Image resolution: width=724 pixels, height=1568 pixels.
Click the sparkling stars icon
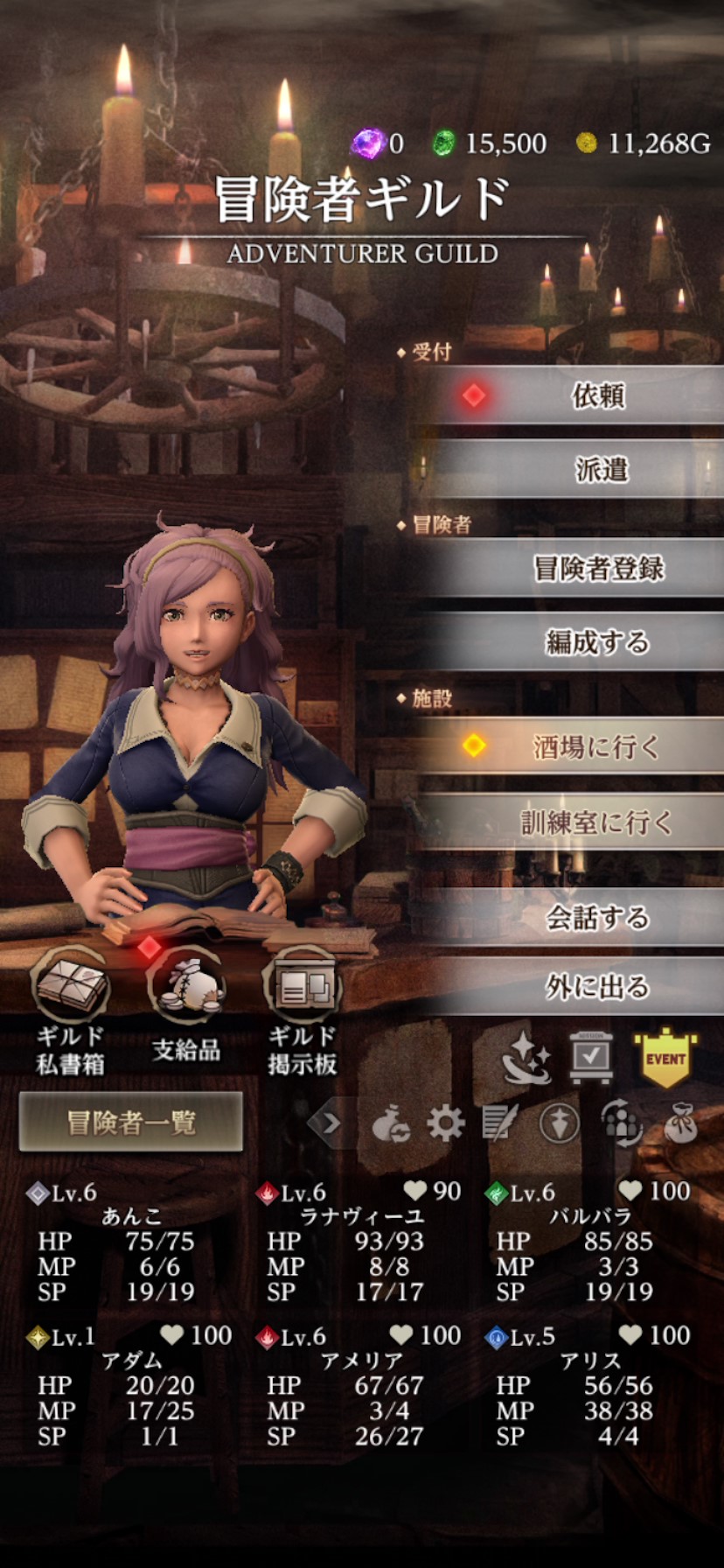(x=526, y=1058)
